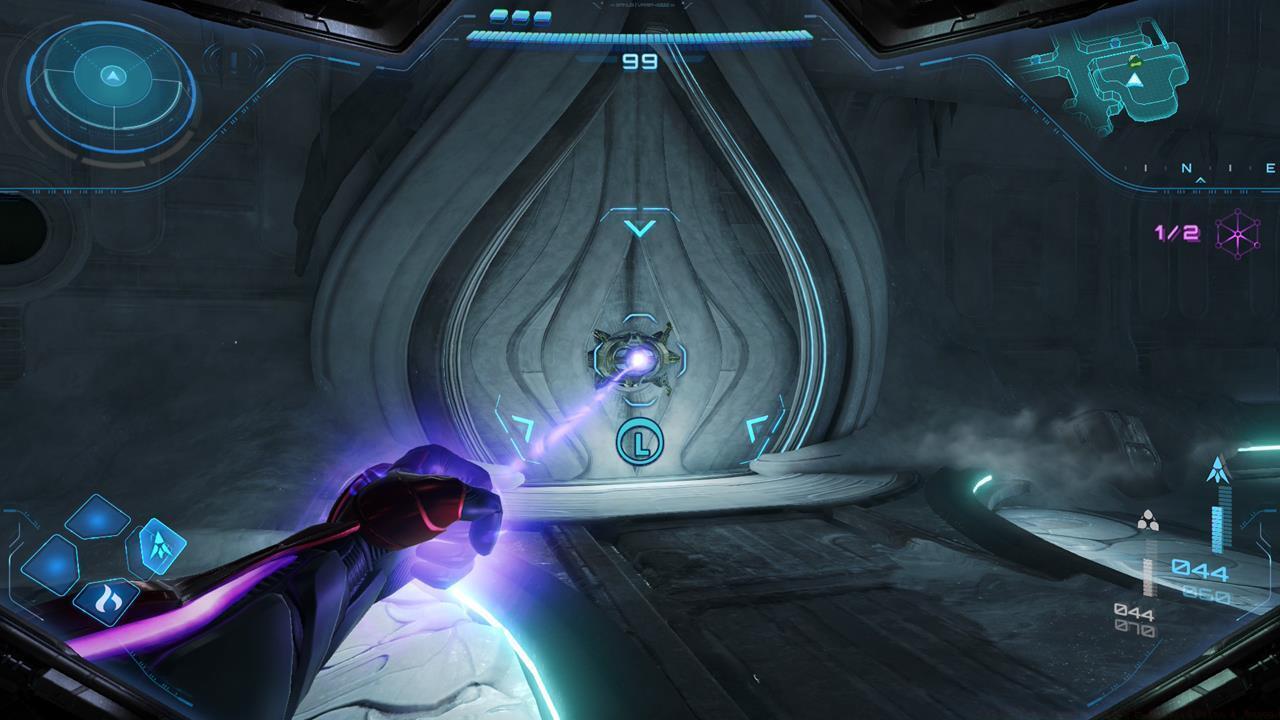Toggle the middle blue block above the missile bar

tap(518, 14)
